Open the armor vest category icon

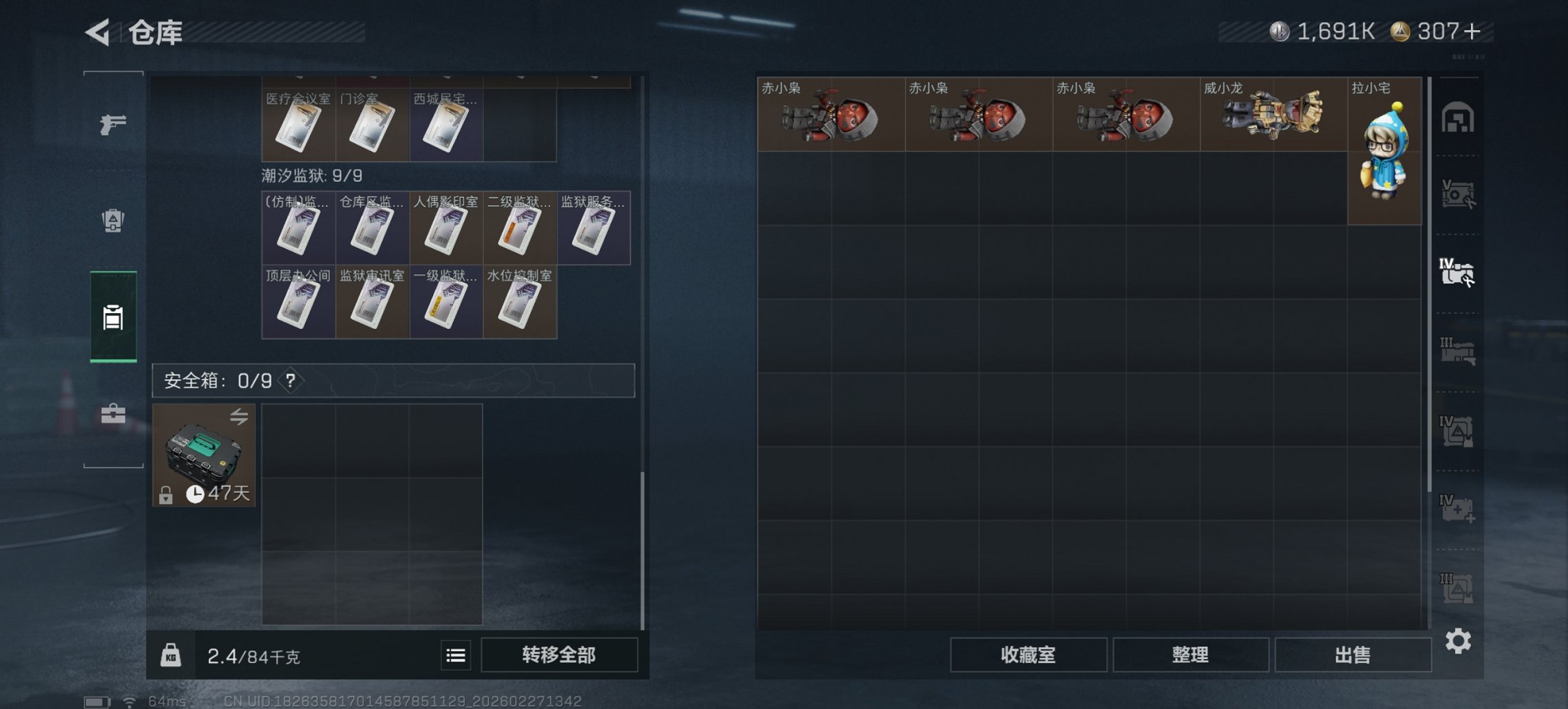point(113,219)
